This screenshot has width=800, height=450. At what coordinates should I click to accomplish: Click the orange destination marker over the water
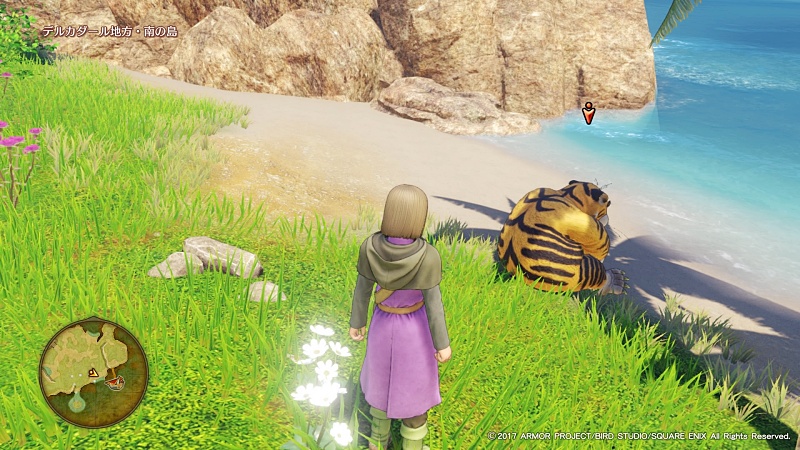coord(589,114)
